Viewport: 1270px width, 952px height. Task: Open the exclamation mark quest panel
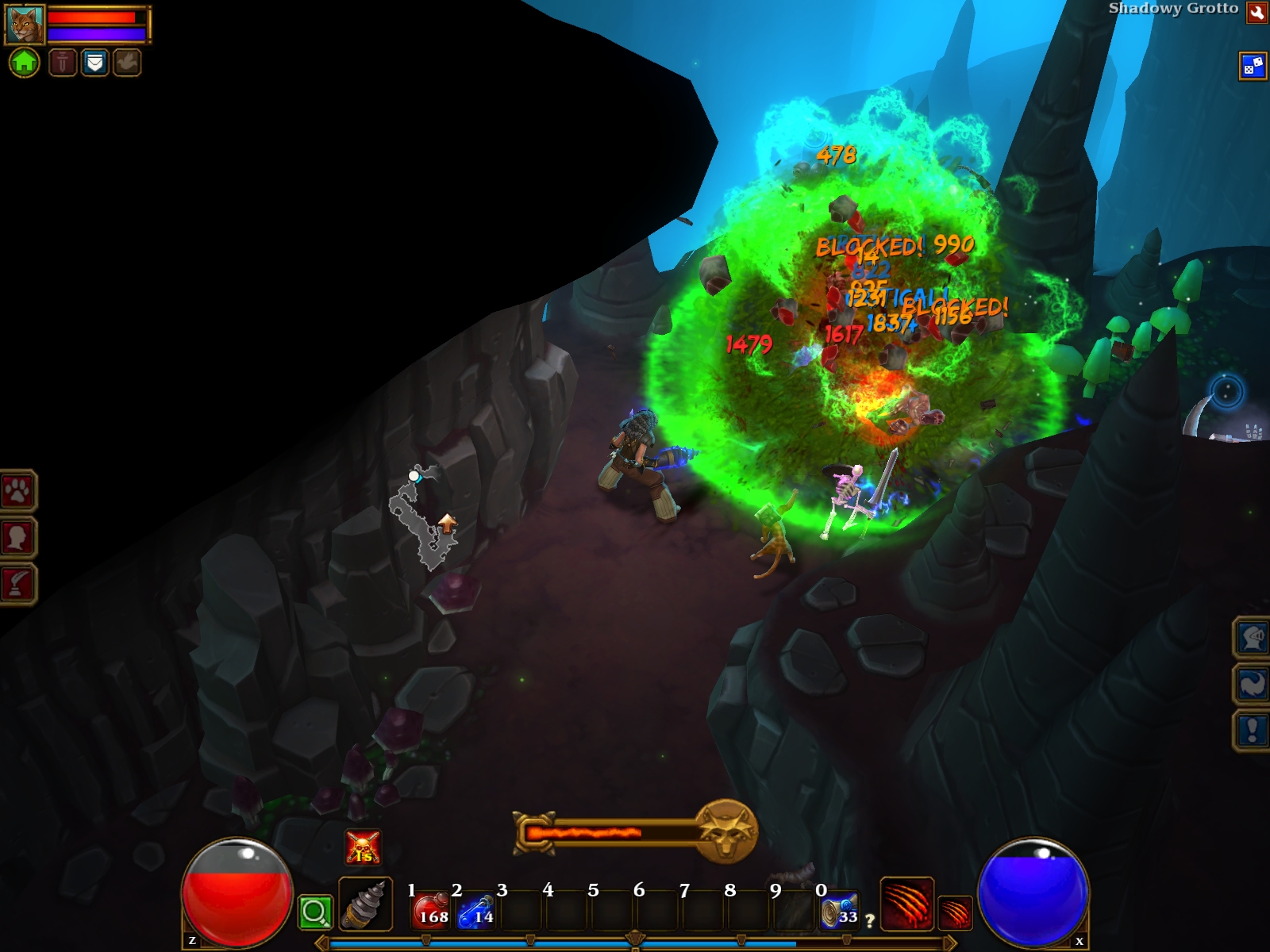pos(1252,730)
